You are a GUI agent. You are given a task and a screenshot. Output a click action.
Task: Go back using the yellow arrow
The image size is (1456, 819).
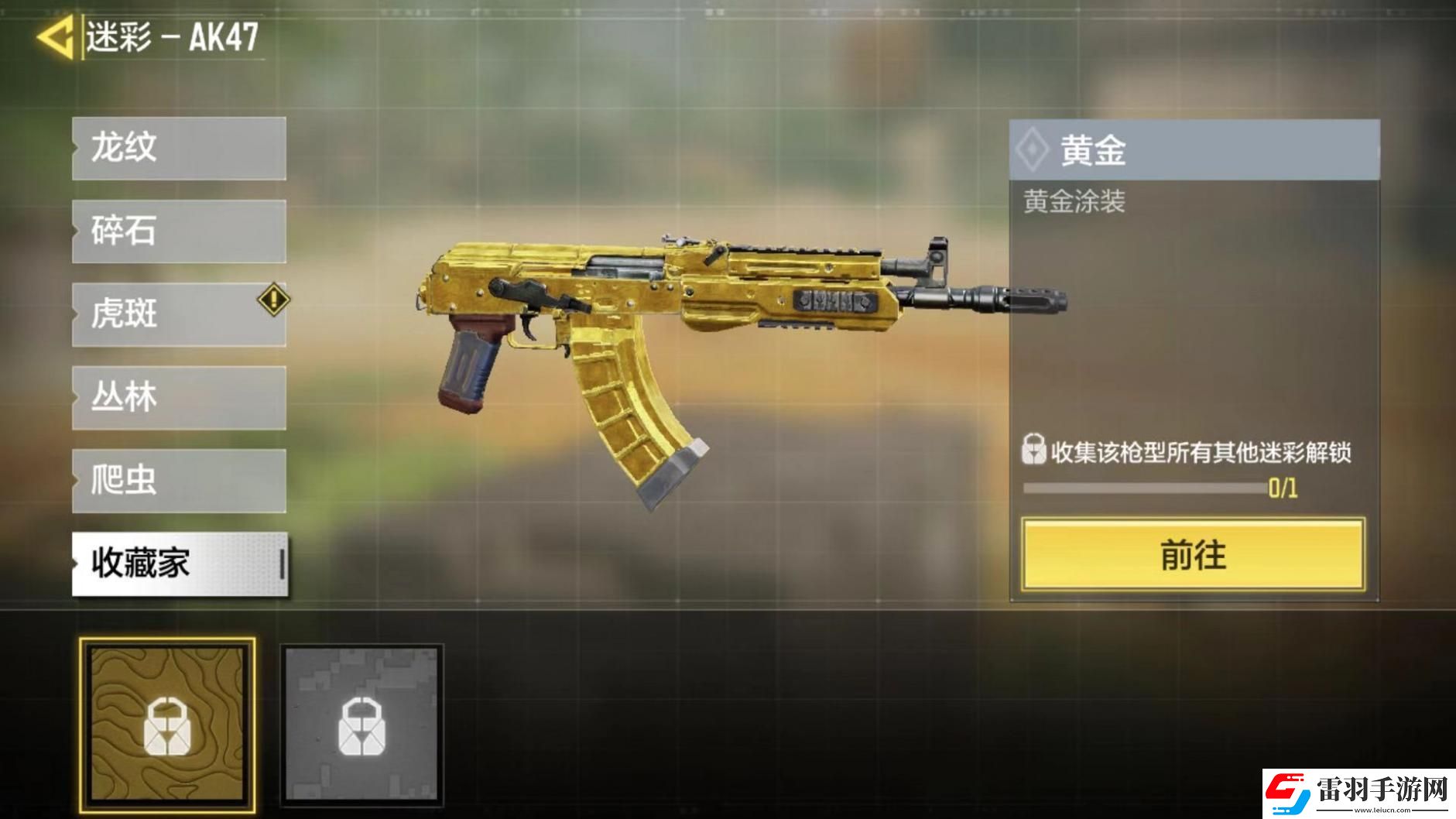coord(56,36)
